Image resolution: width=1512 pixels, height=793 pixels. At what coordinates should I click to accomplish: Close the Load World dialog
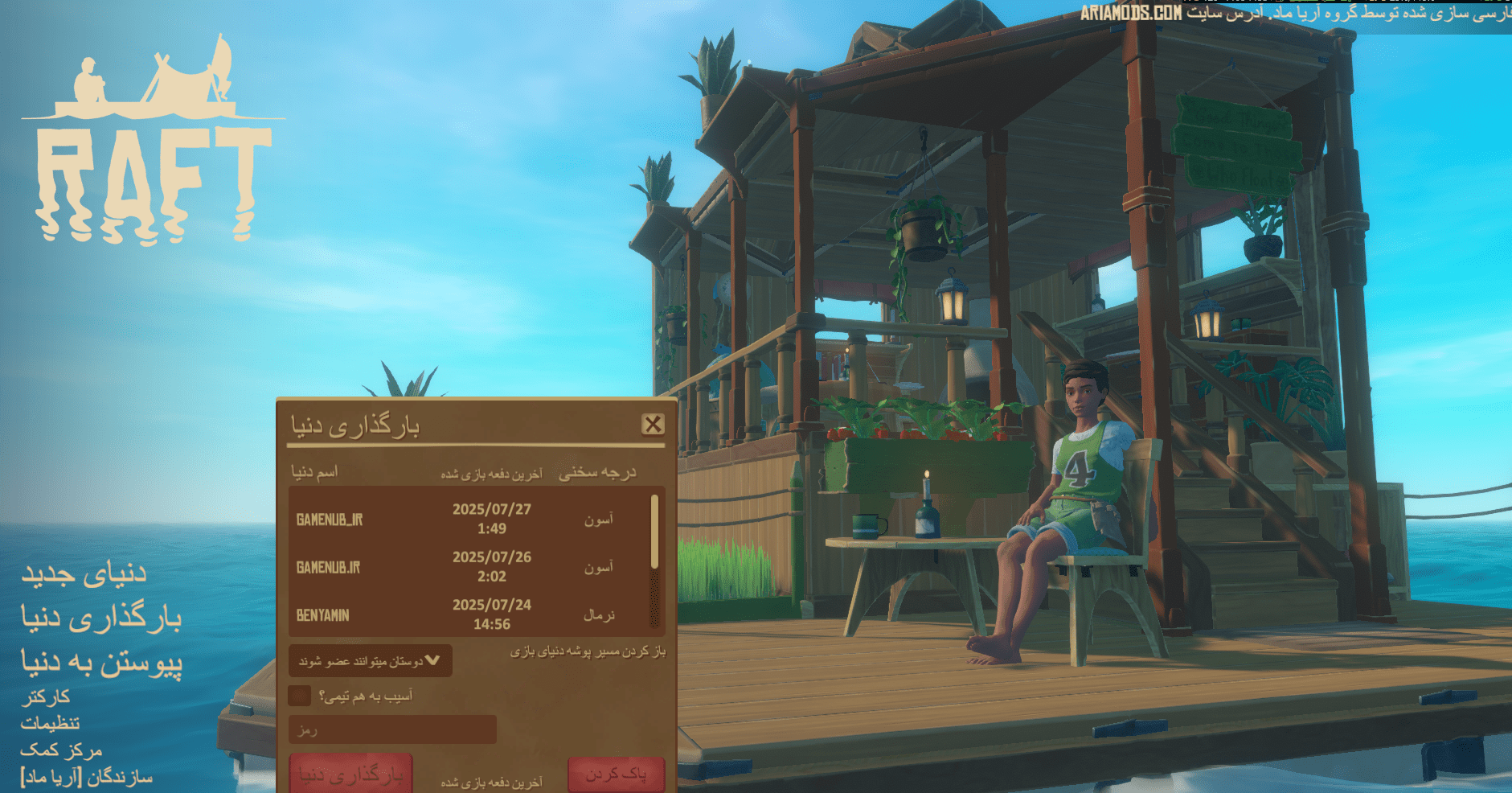point(653,424)
